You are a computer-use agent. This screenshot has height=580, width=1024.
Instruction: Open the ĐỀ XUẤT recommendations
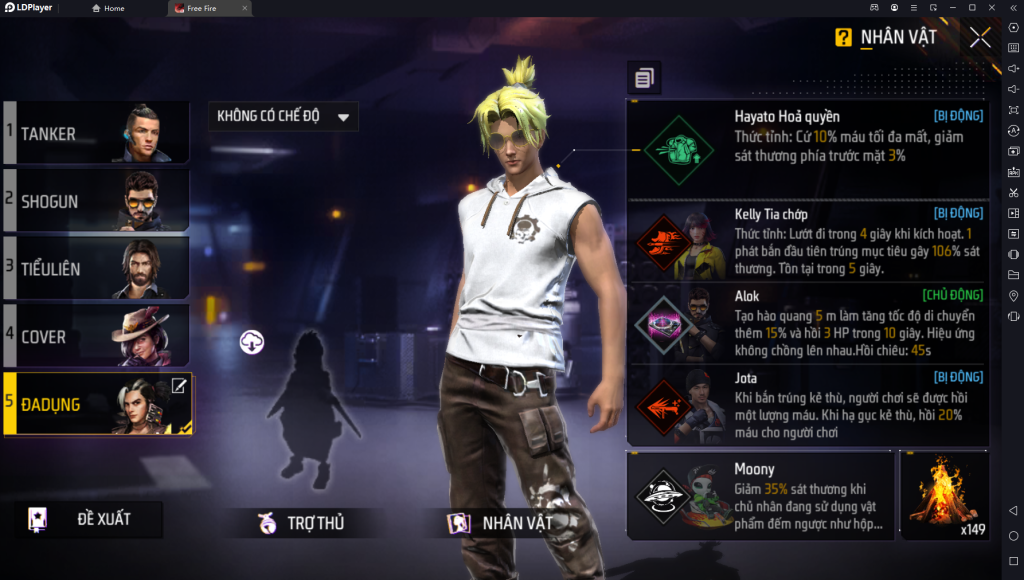(93, 520)
